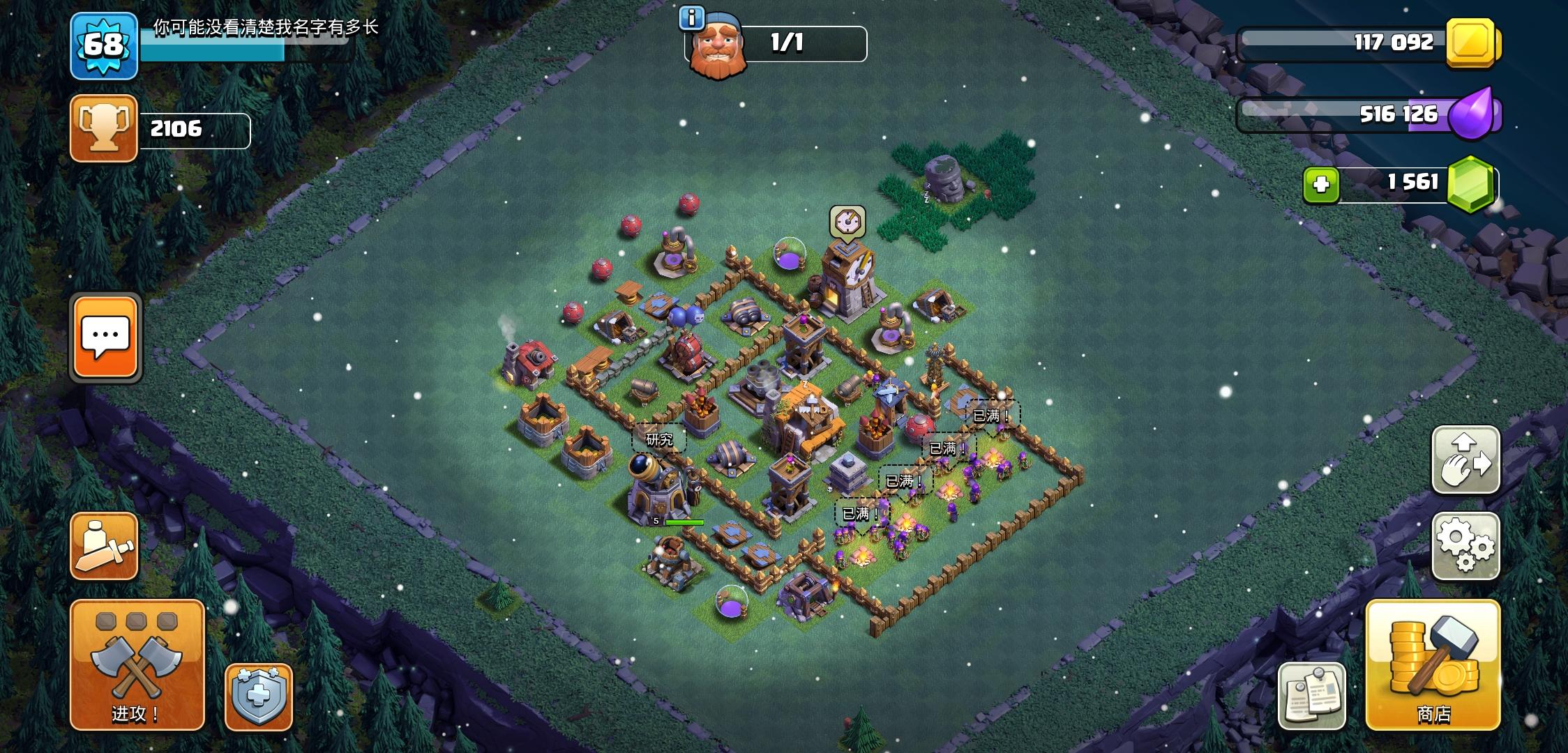The image size is (1568, 753).
Task: Open game settings via gear icon
Action: (x=1467, y=546)
